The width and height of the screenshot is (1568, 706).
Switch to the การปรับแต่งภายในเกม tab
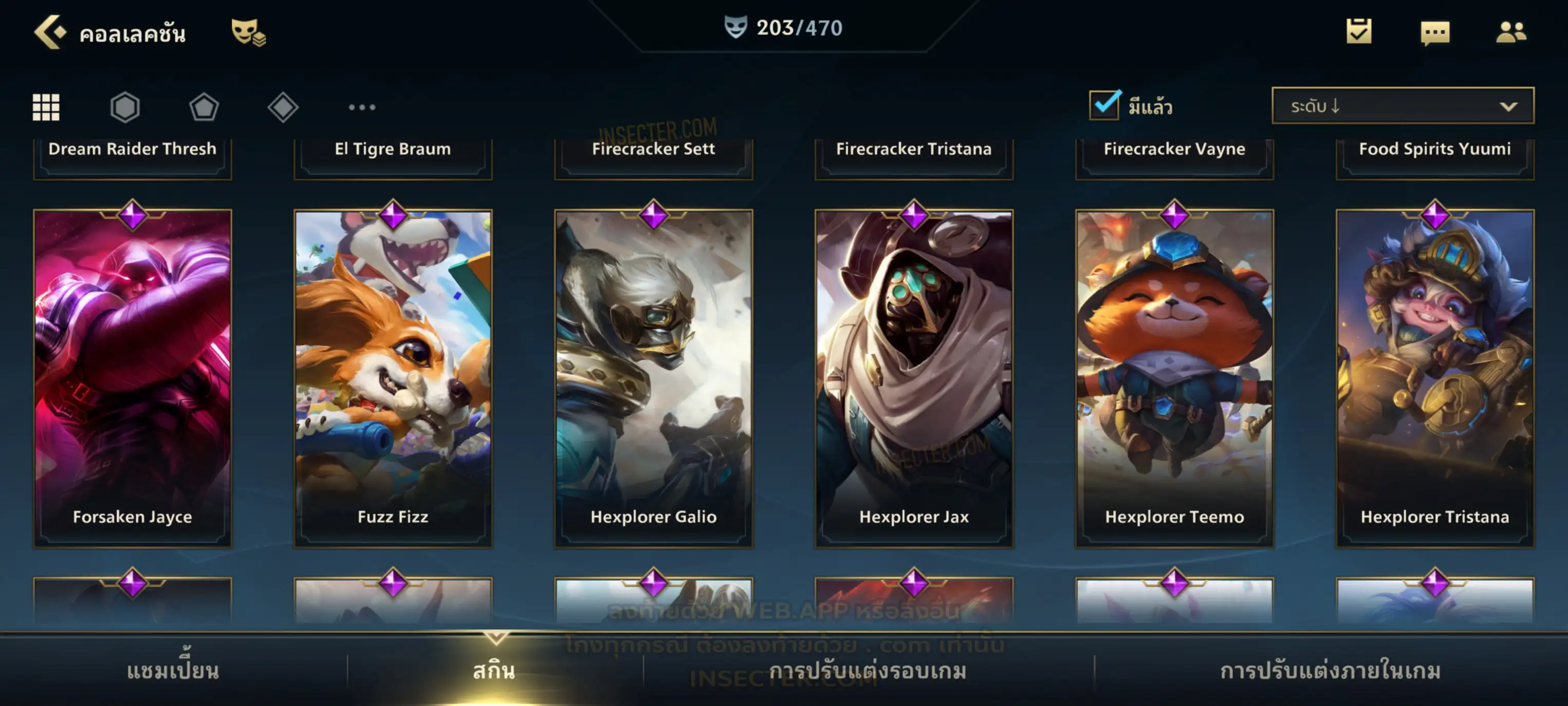click(x=1331, y=671)
